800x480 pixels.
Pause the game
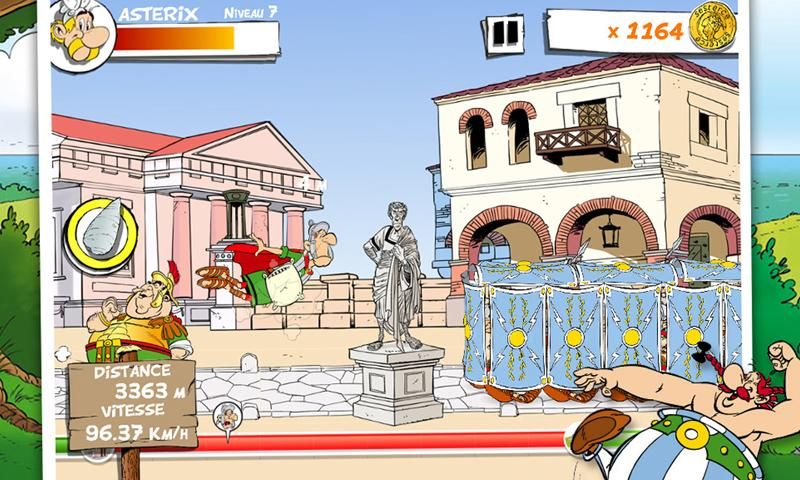tap(508, 33)
